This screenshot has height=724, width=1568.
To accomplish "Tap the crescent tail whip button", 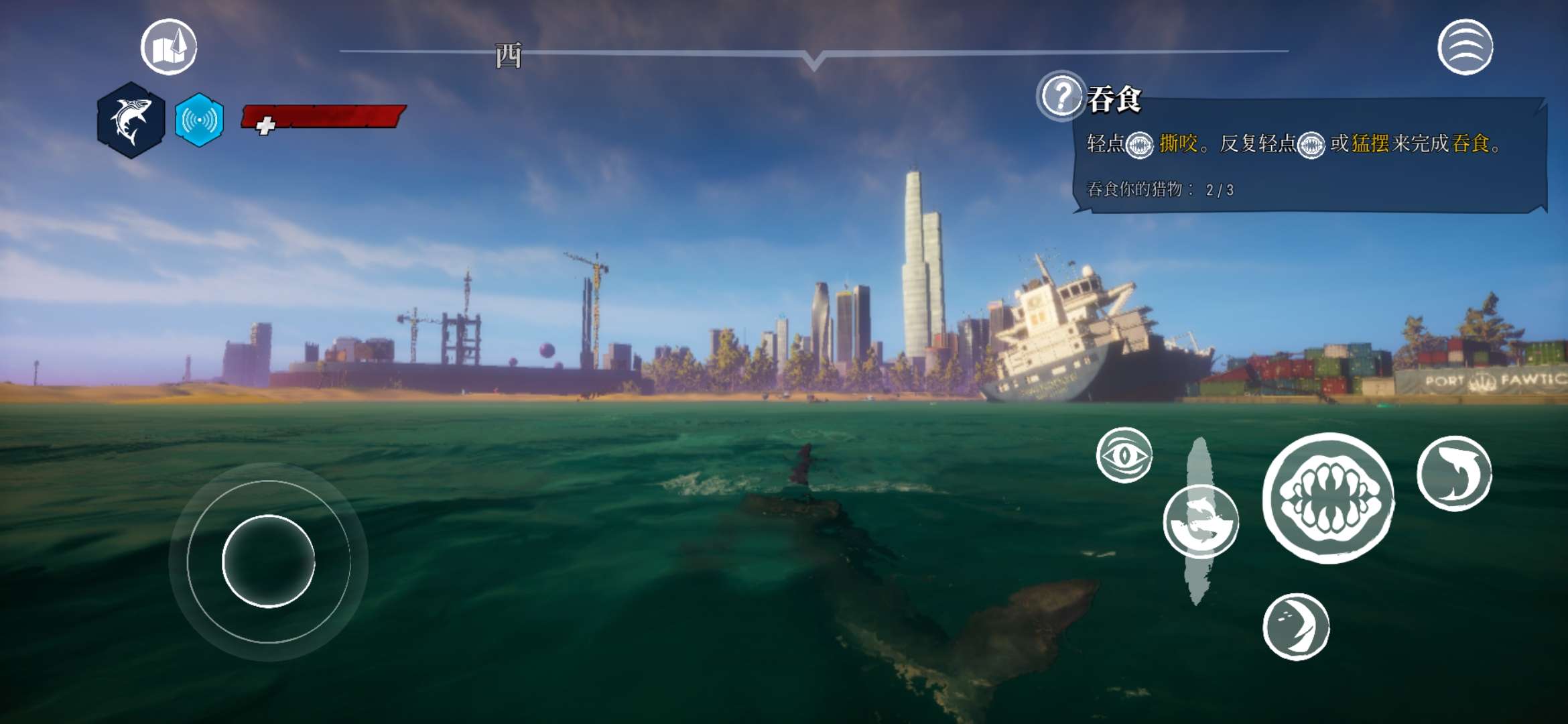I will pos(1296,627).
